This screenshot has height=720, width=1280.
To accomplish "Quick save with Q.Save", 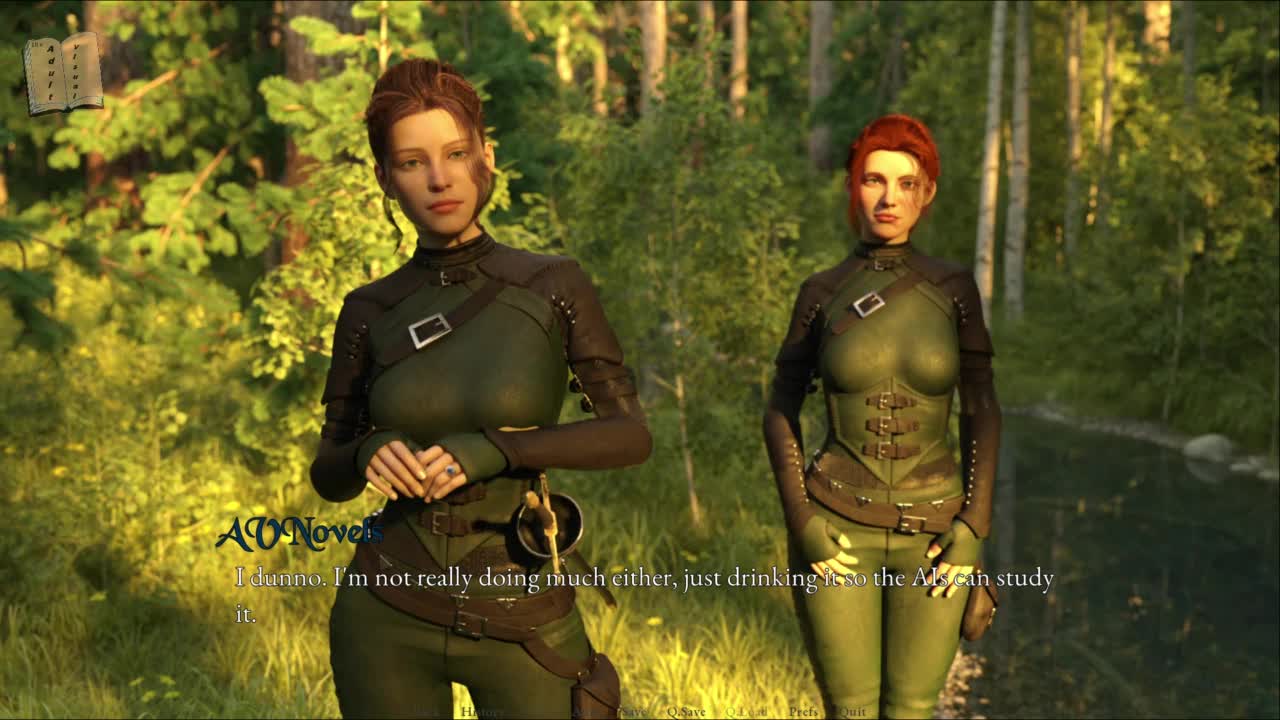I will pos(686,712).
